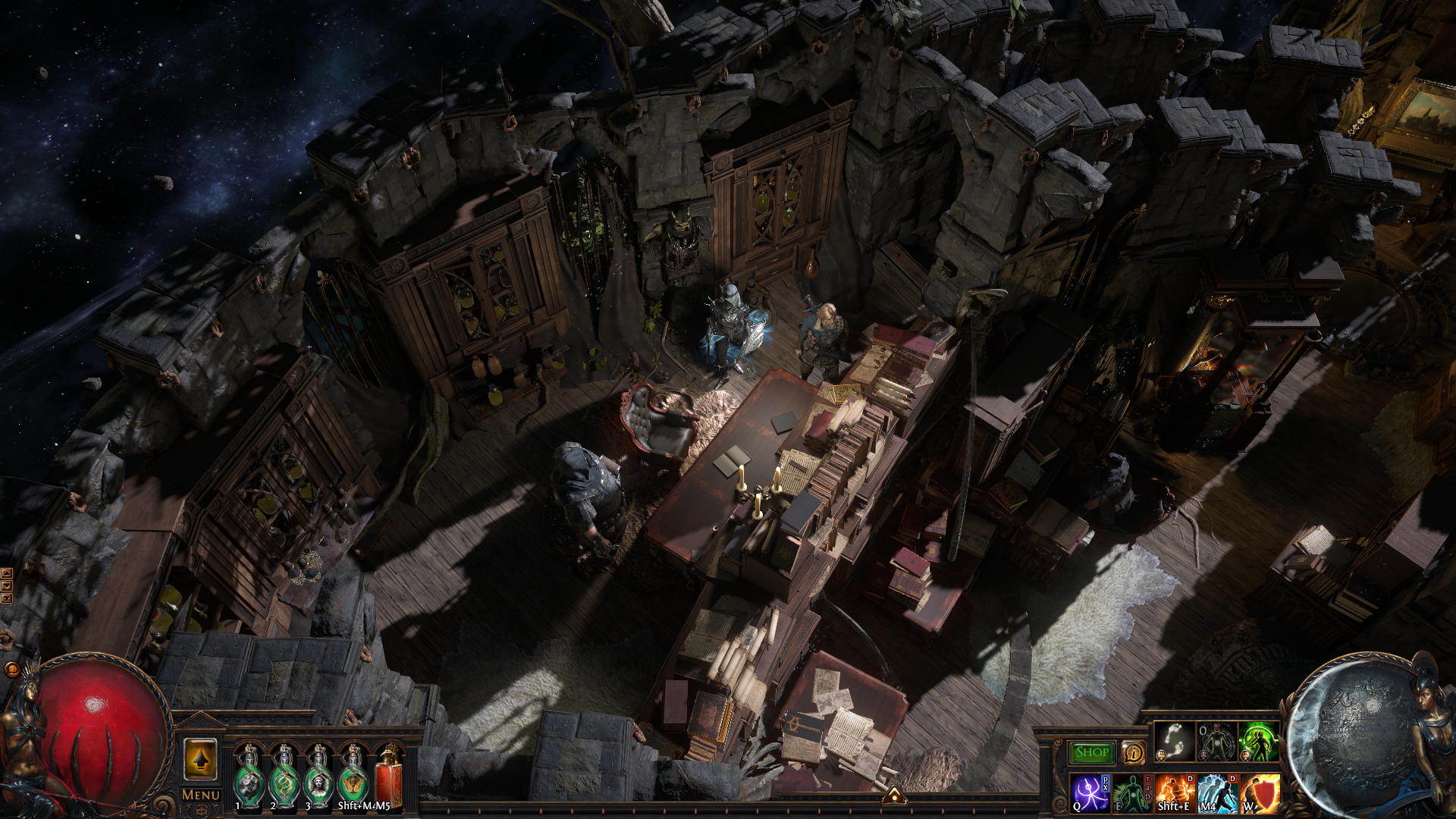Select the white footprints skill icon

(x=1175, y=741)
